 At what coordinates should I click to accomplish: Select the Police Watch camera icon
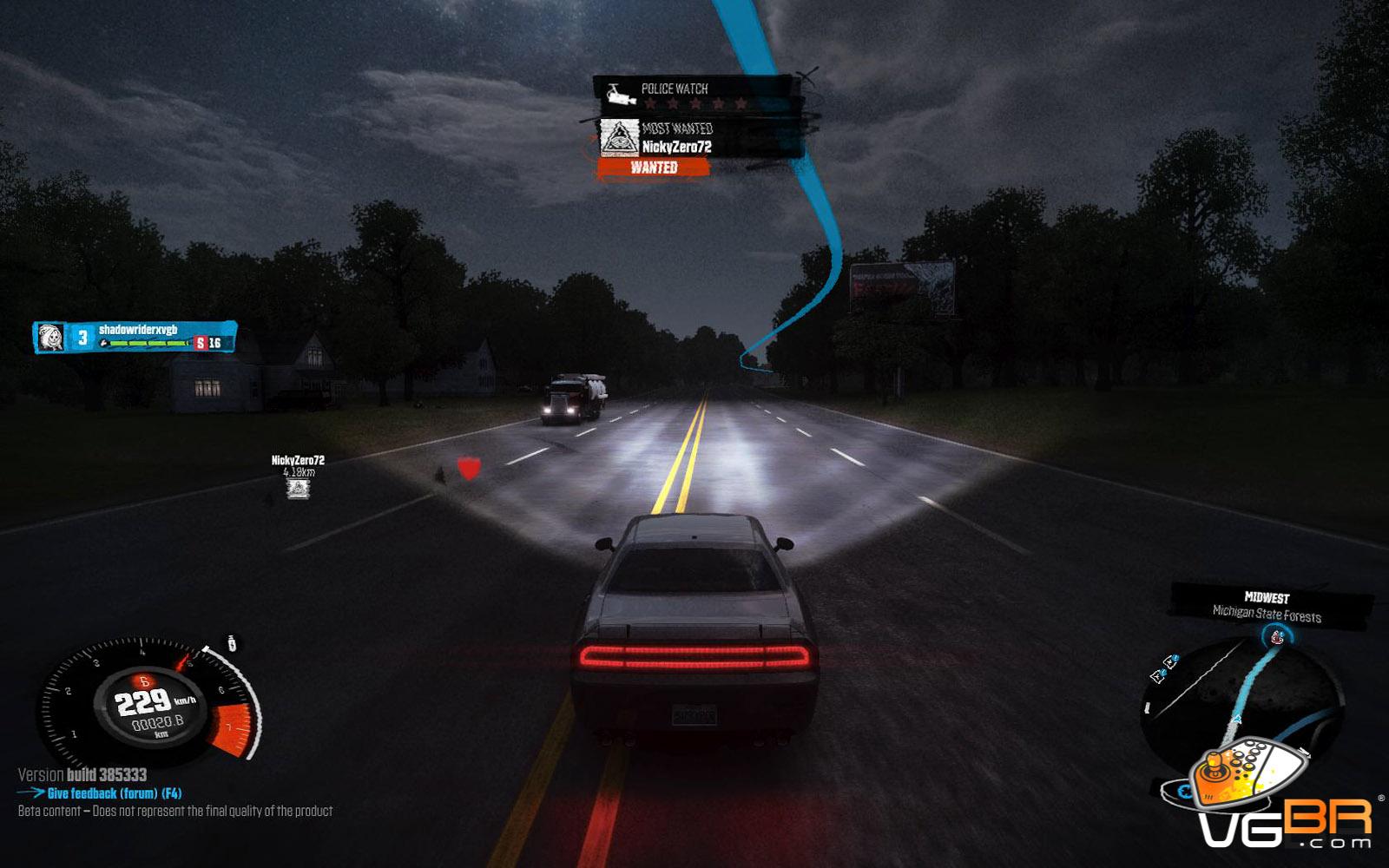(x=620, y=95)
